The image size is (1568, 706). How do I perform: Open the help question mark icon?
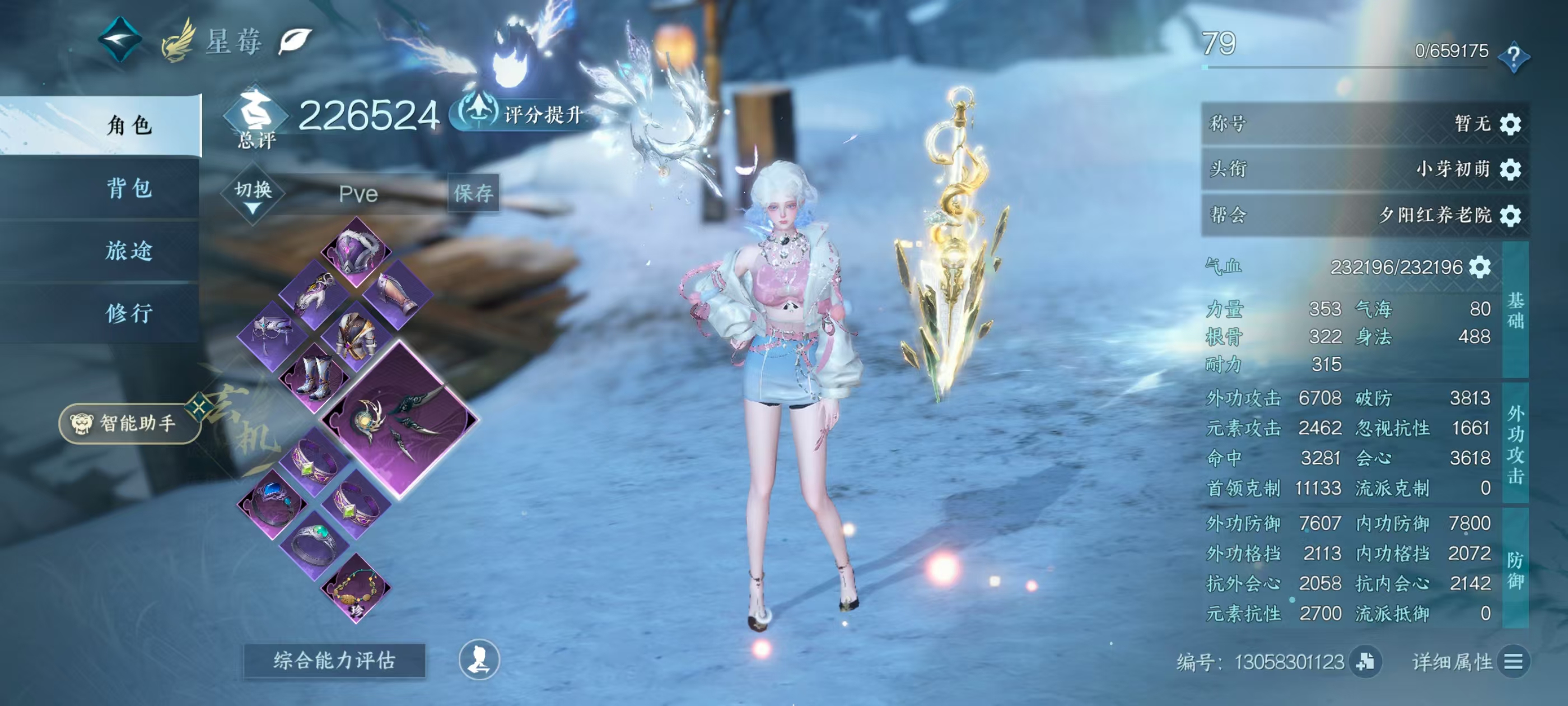[x=1513, y=57]
